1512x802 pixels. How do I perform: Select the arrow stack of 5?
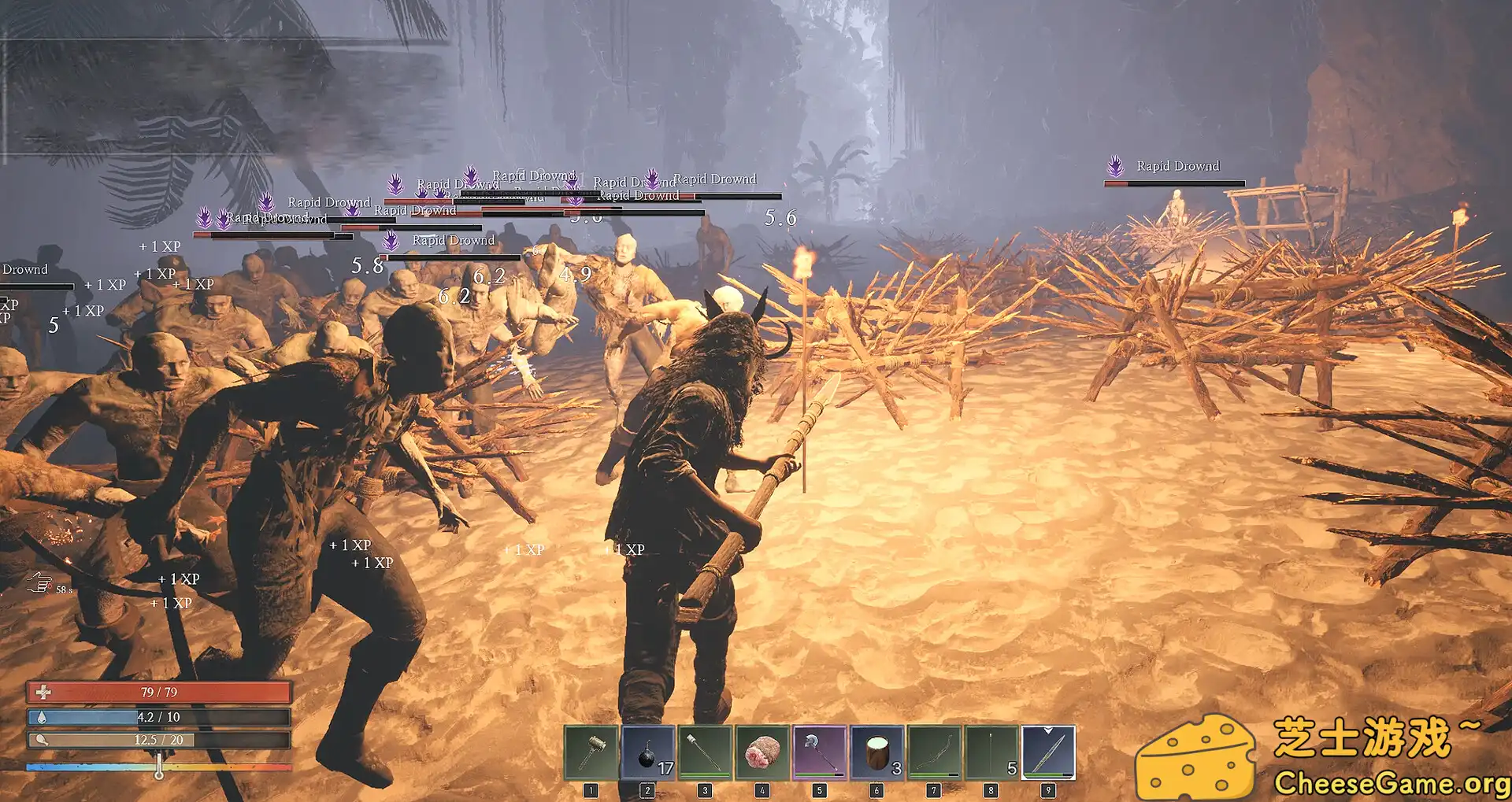tap(991, 752)
